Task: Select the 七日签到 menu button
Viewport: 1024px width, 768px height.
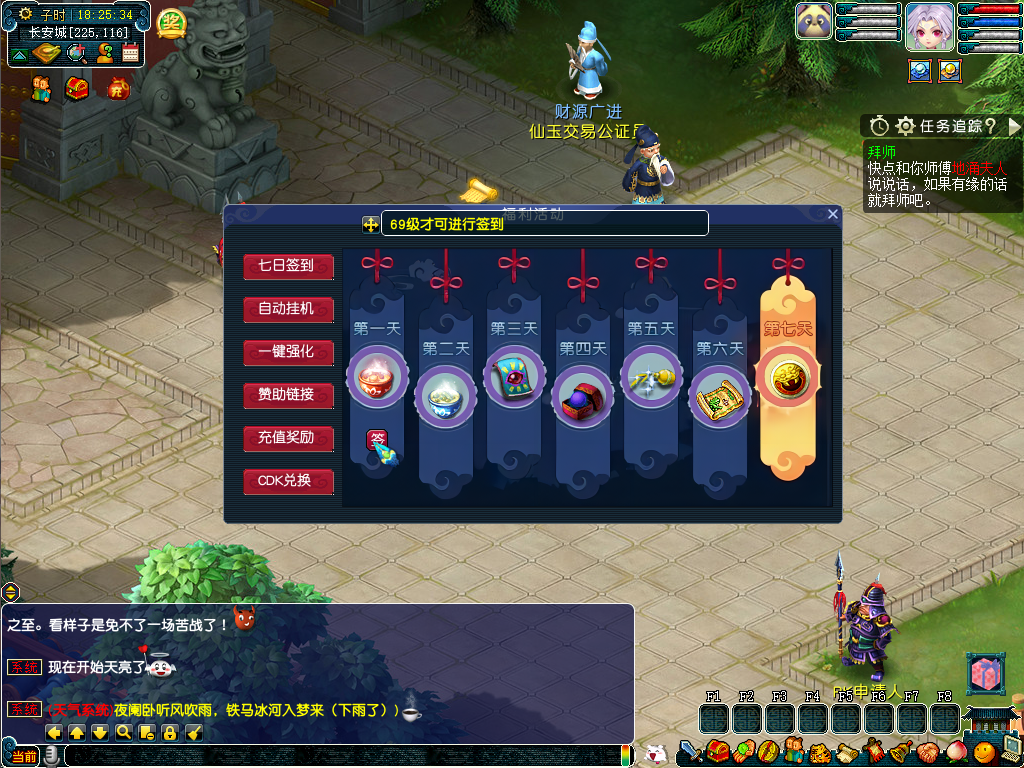Action: point(287,266)
